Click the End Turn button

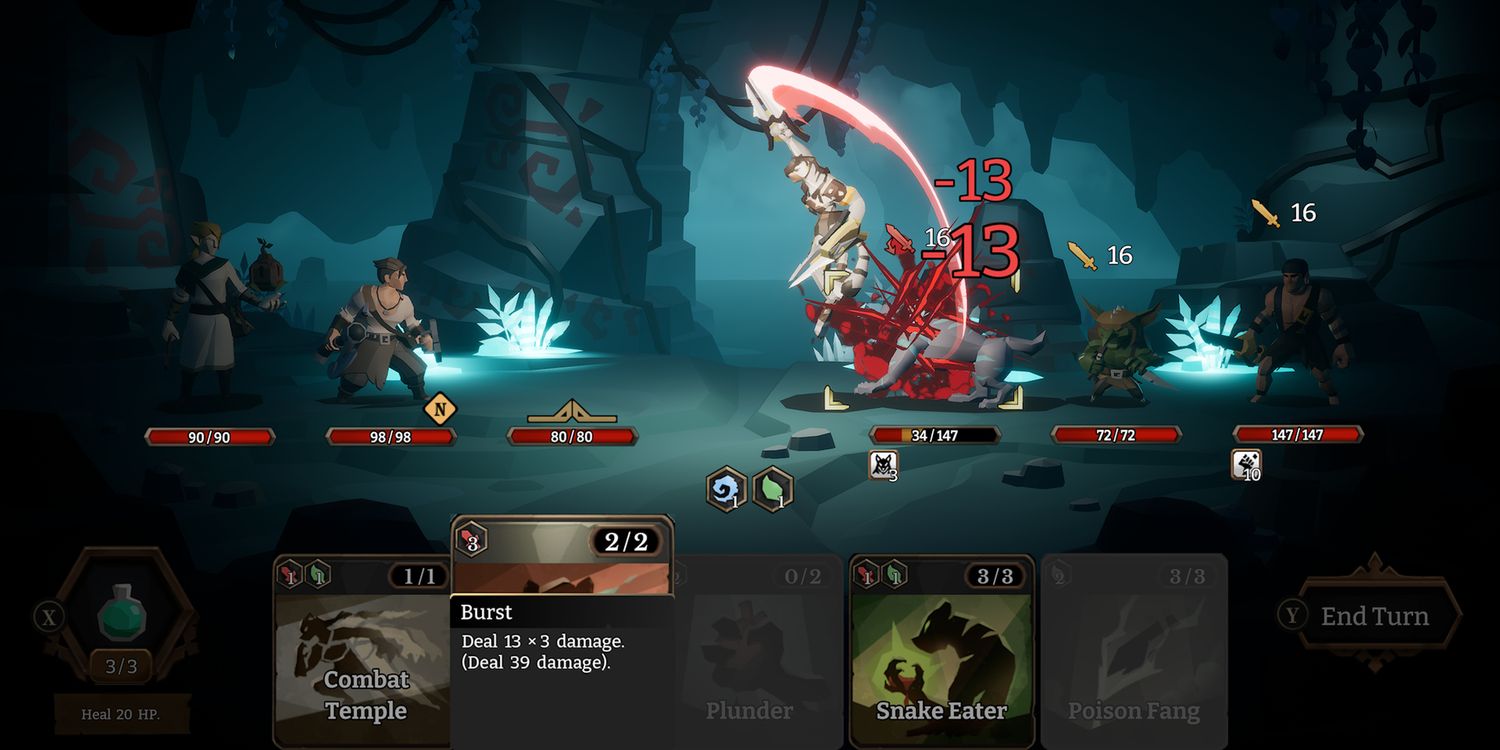1374,616
